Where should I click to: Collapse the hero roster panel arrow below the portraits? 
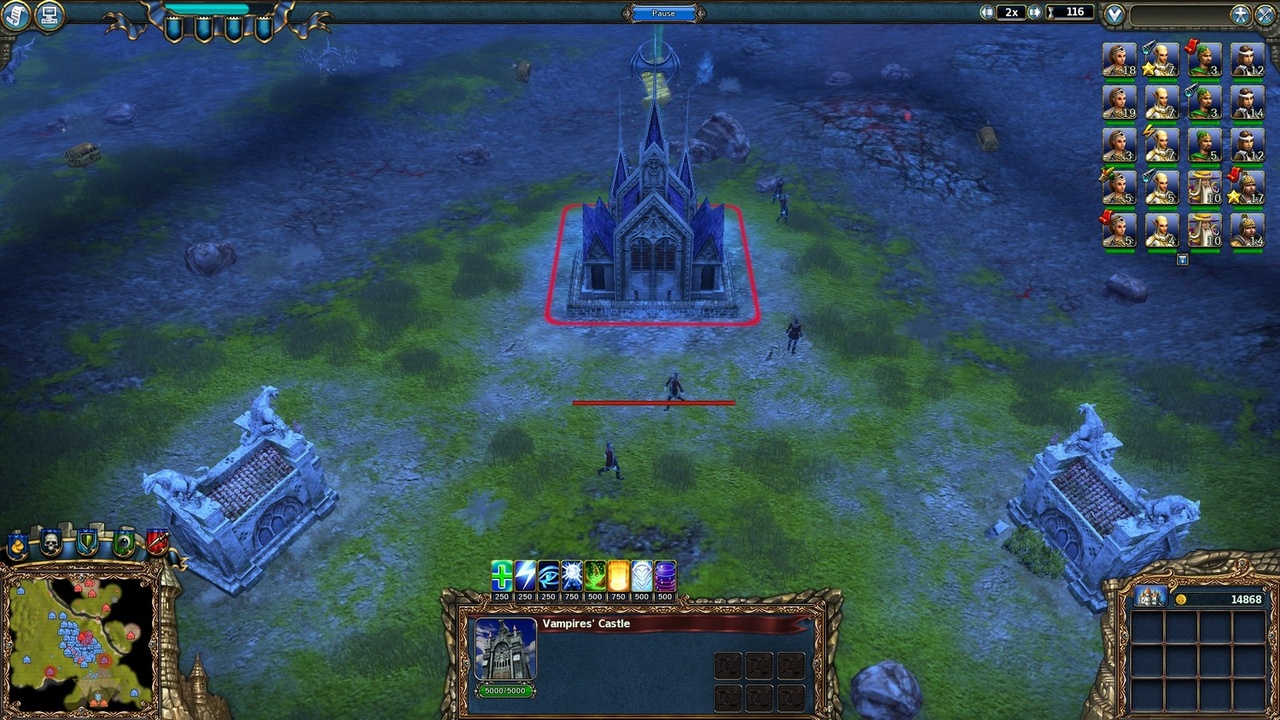1183,259
